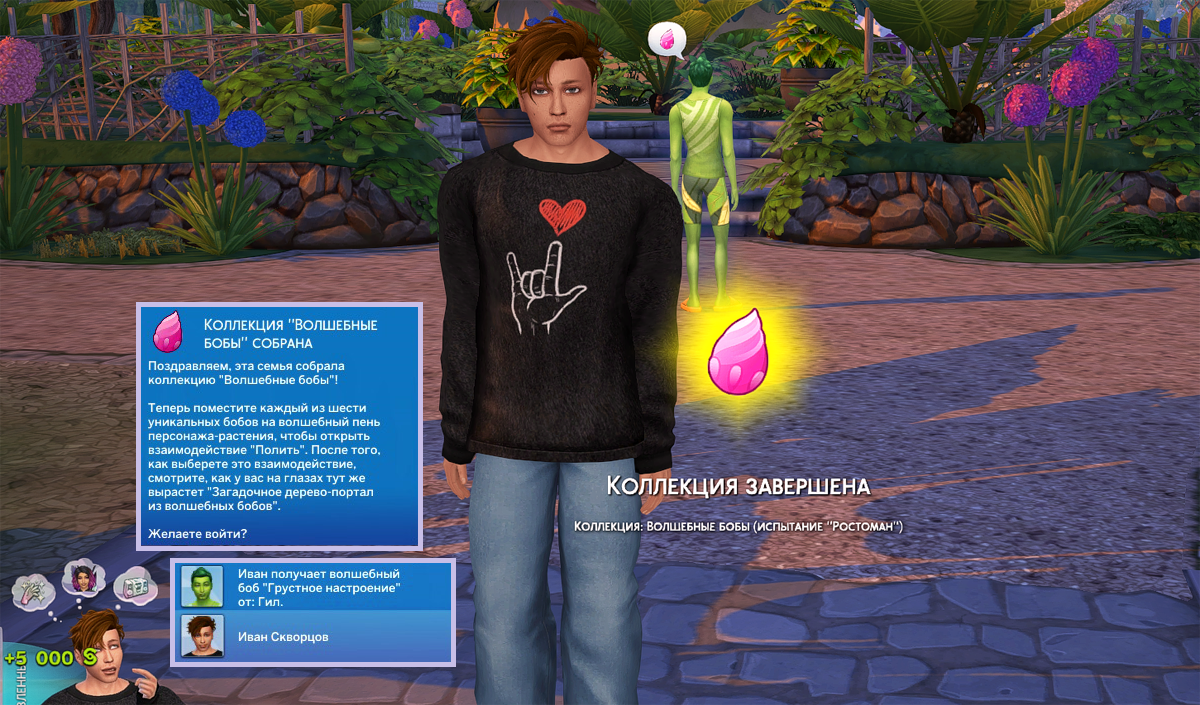This screenshot has height=705, width=1200.
Task: Click the radio whim thought bubble
Action: (x=133, y=588)
